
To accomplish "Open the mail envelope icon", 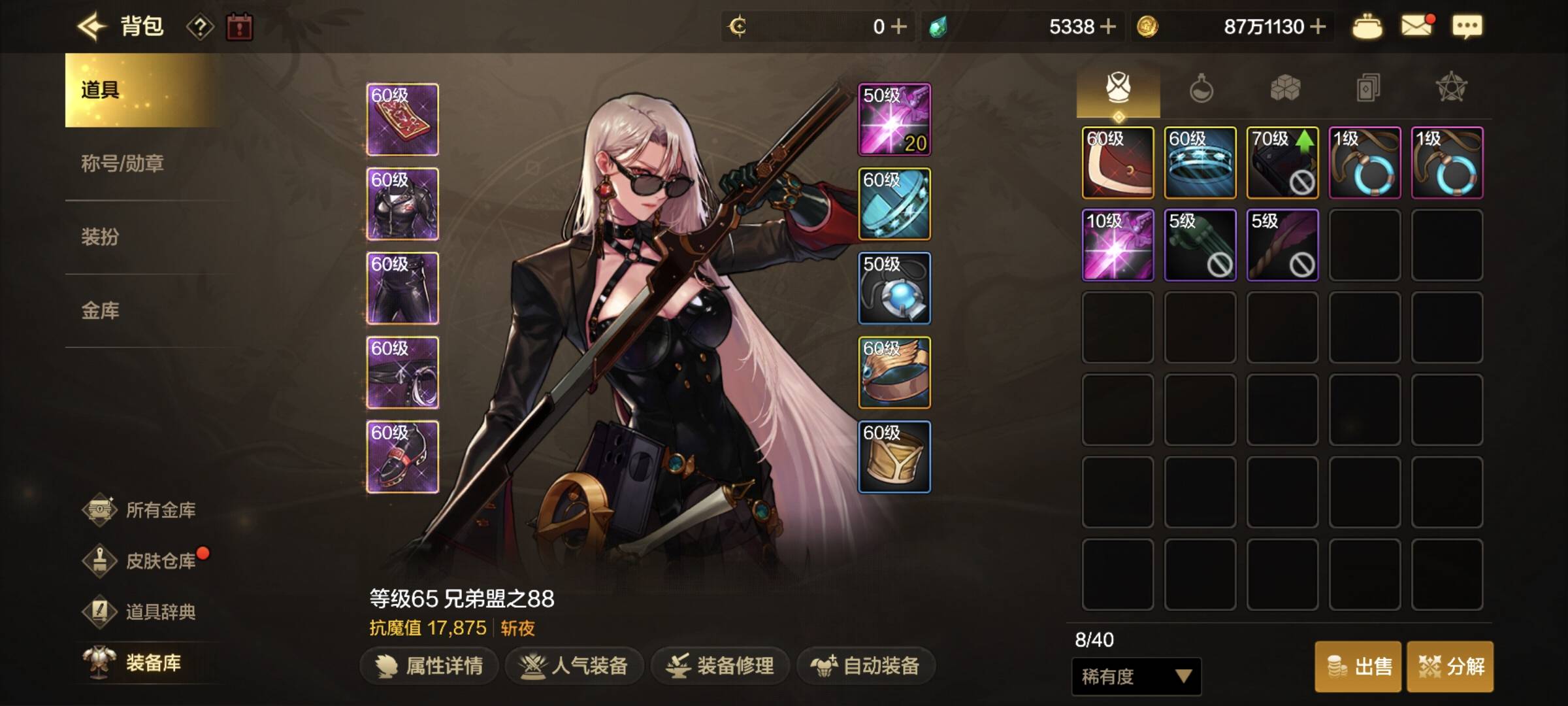I will pos(1416,26).
